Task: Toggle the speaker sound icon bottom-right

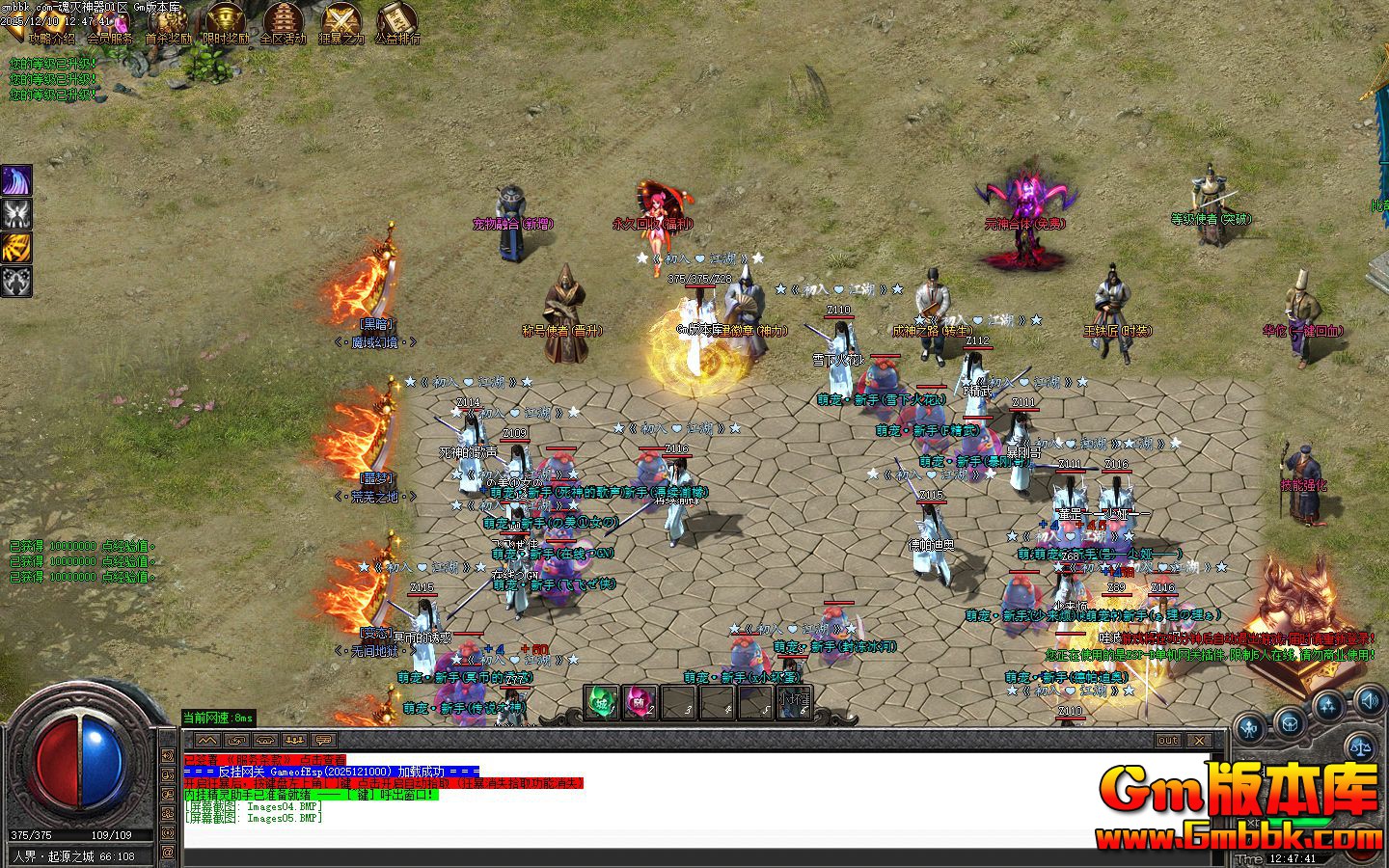Action: click(1370, 702)
